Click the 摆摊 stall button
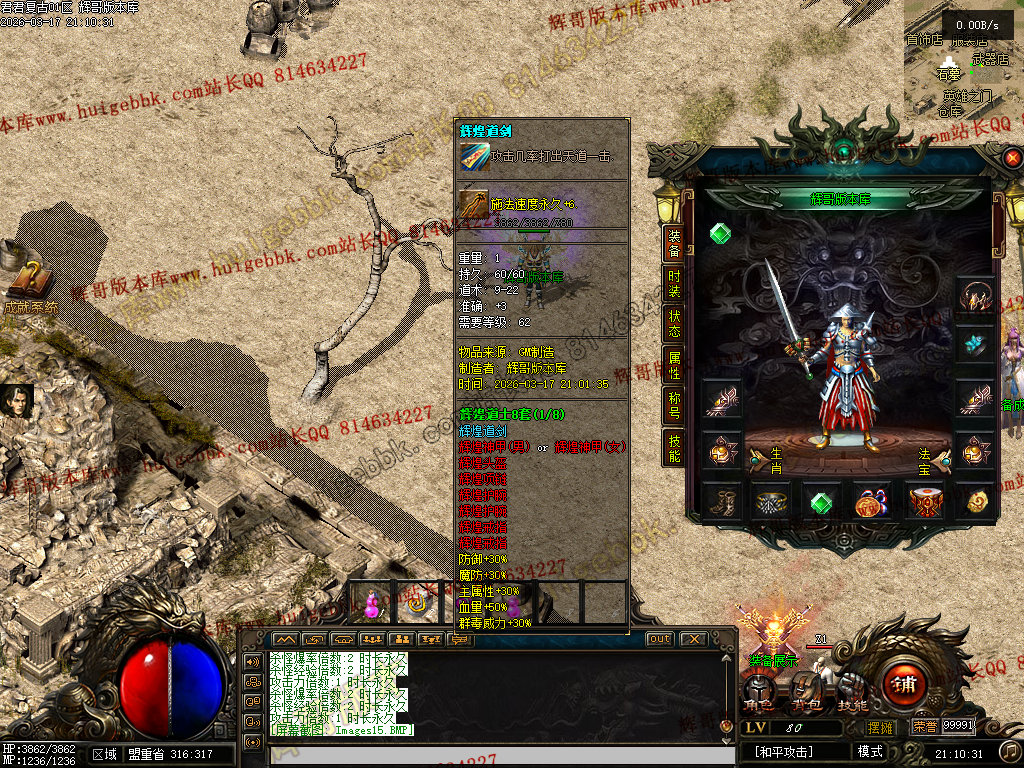1024x768 pixels. [879, 727]
